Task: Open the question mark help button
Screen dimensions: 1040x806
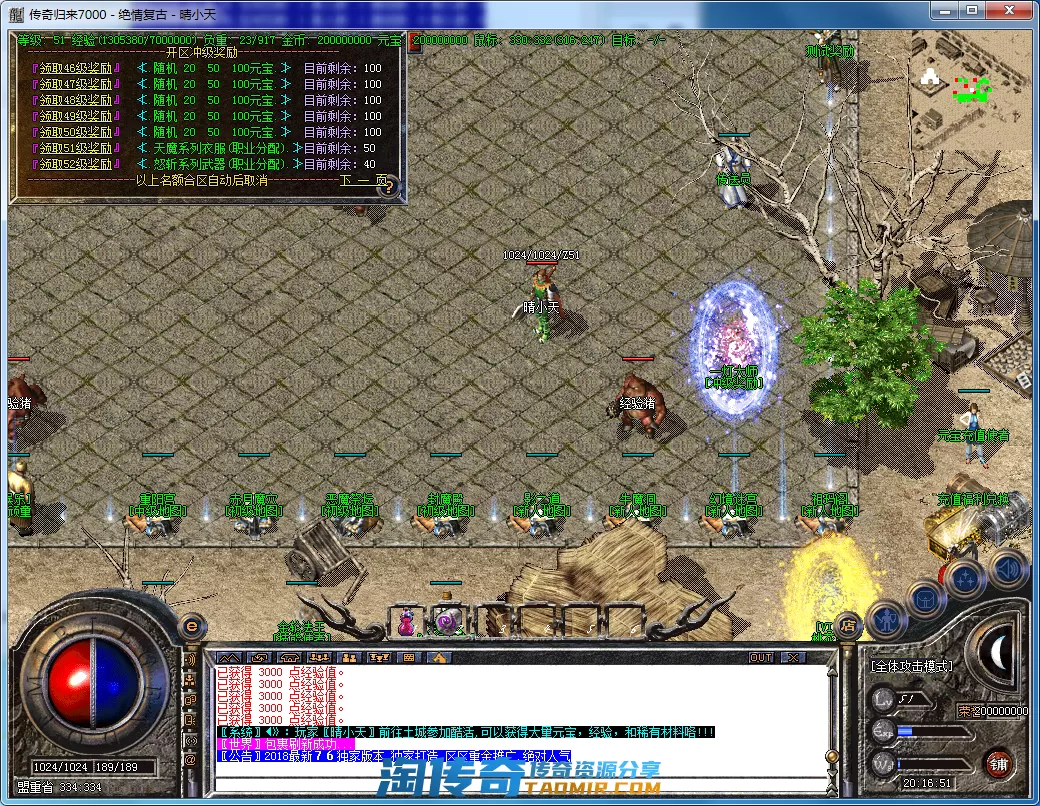Action: [389, 186]
